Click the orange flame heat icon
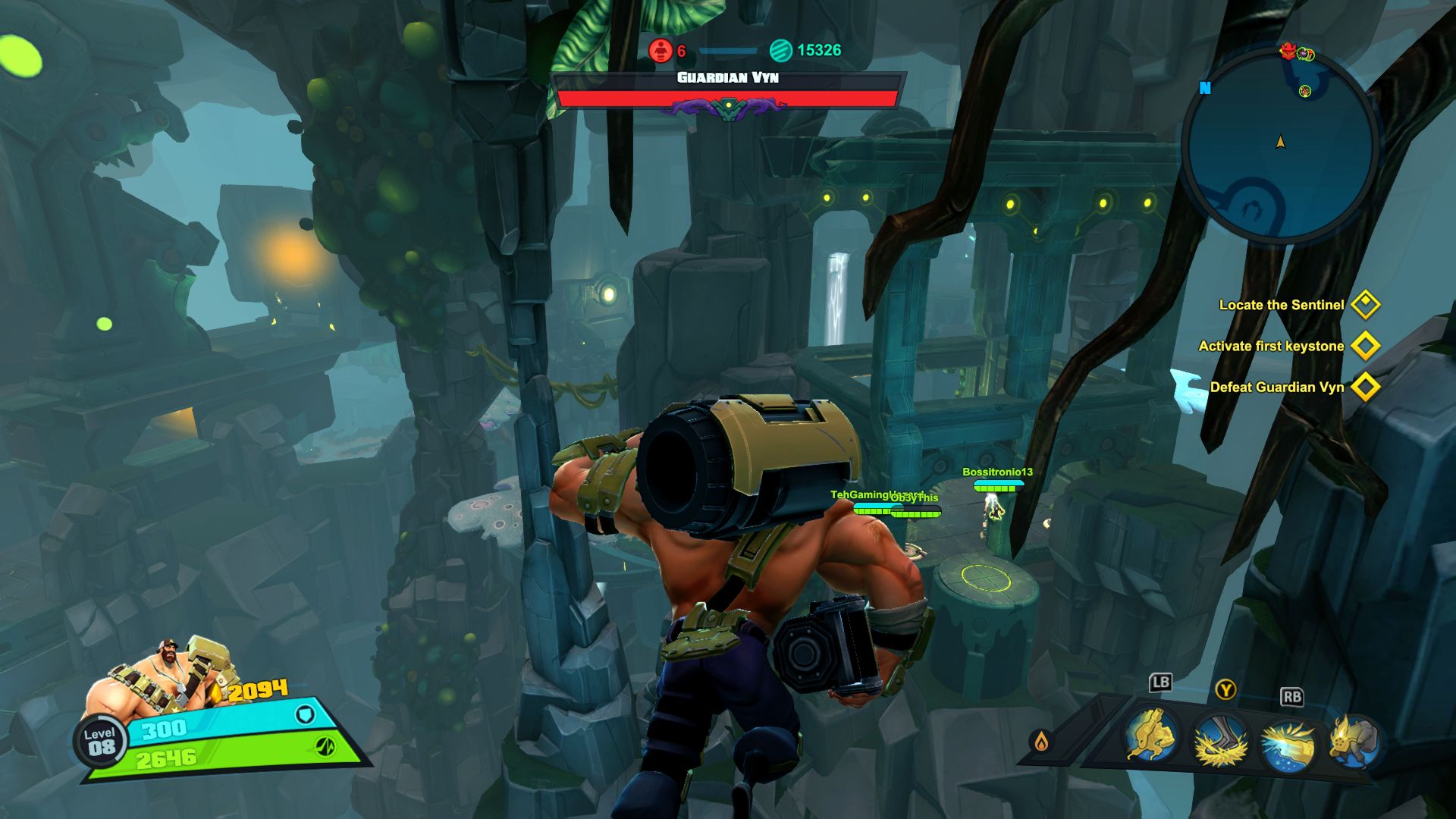Viewport: 1456px width, 819px height. tap(1042, 741)
